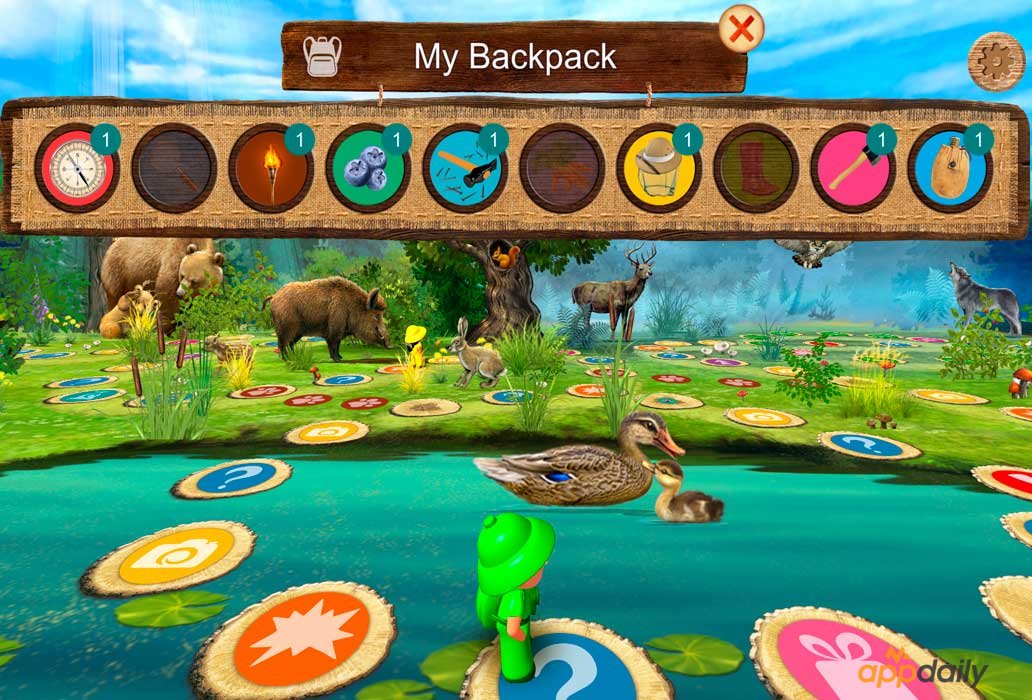The height and width of the screenshot is (700, 1032).
Task: Choose the blueberries backpack slot
Action: click(x=368, y=167)
